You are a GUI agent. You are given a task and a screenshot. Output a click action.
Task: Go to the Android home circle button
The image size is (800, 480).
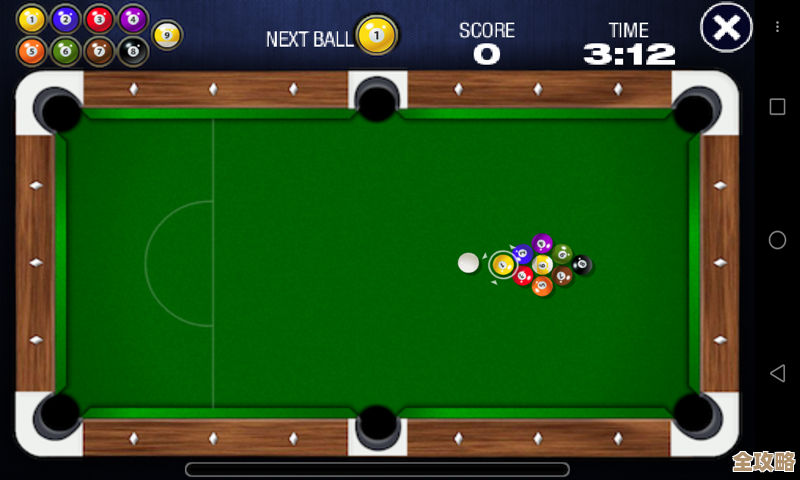click(777, 240)
